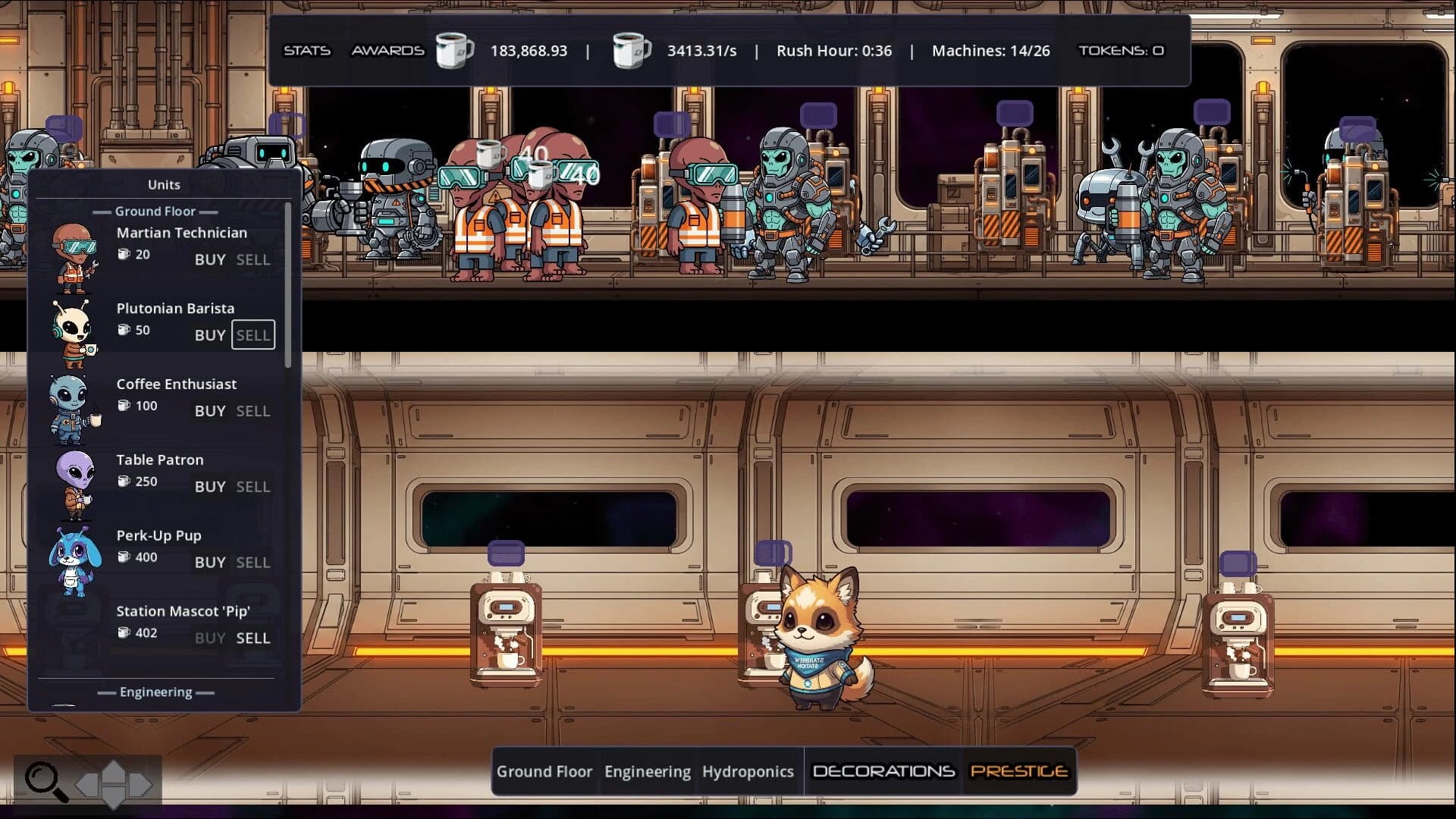
Task: Expand the Engineering units section
Action: 156,692
